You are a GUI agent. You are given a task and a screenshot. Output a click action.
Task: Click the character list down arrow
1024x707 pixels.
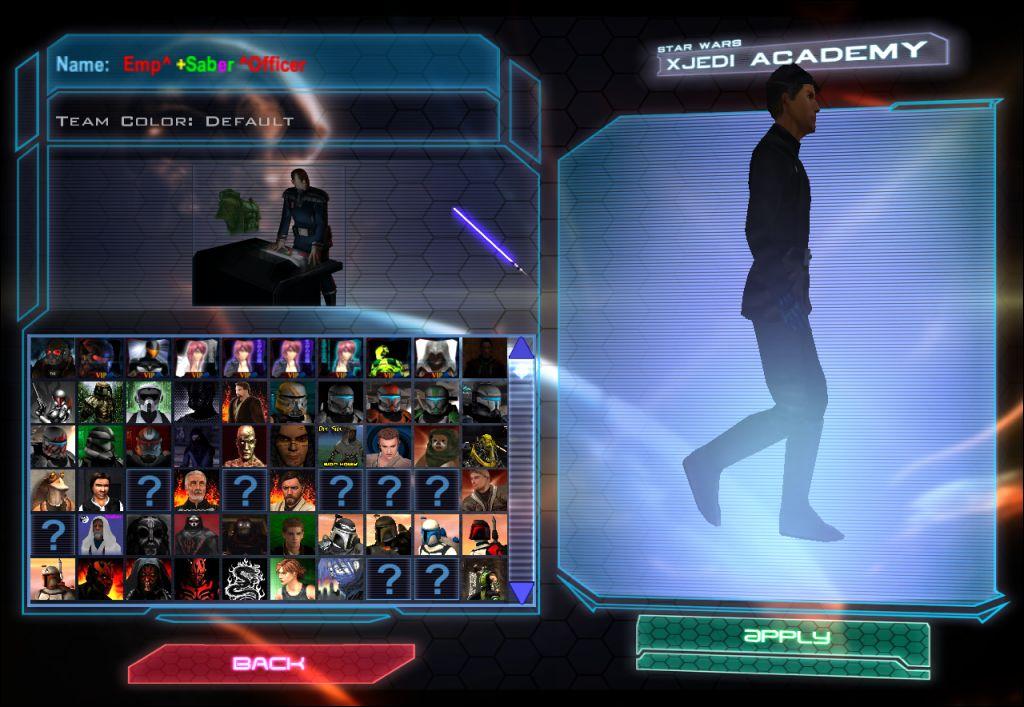click(521, 593)
